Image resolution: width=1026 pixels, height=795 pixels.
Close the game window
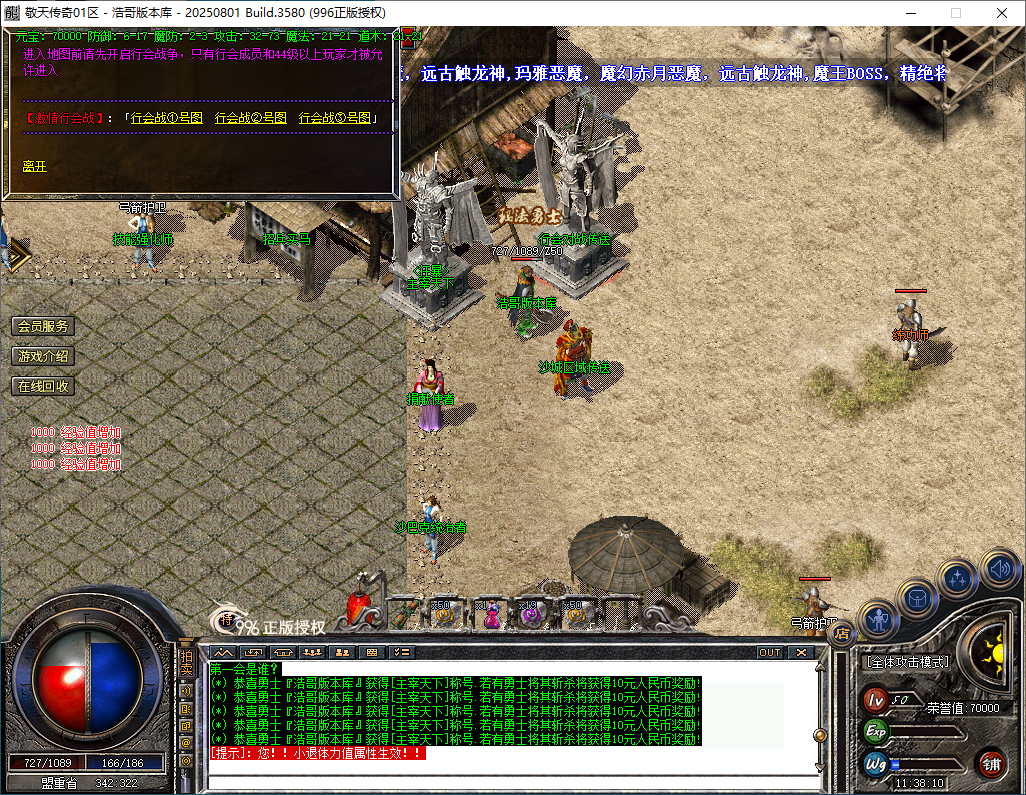(x=1002, y=13)
